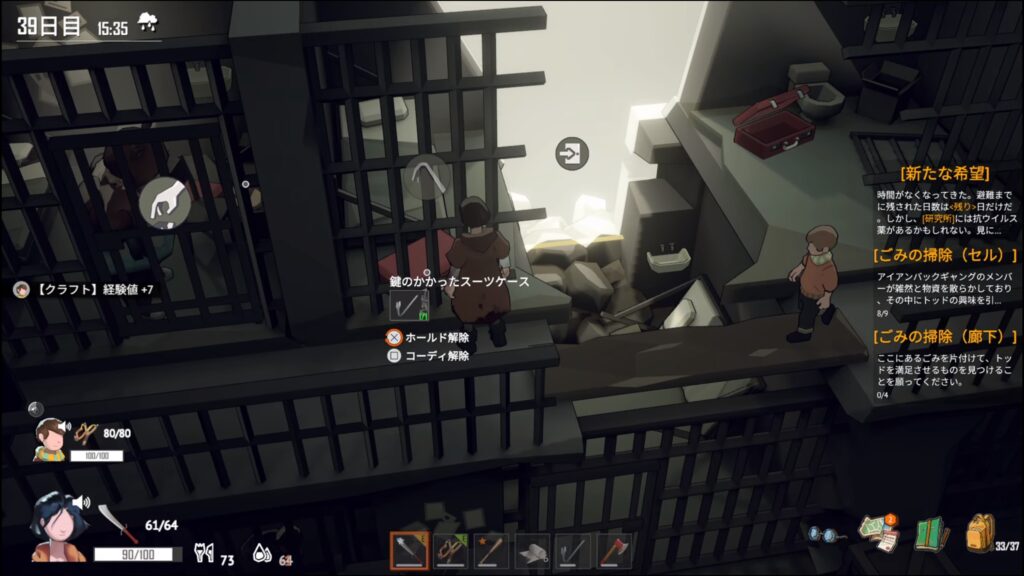Open the 新たな希望 quest entry
The width and height of the screenshot is (1024, 576).
coord(944,172)
